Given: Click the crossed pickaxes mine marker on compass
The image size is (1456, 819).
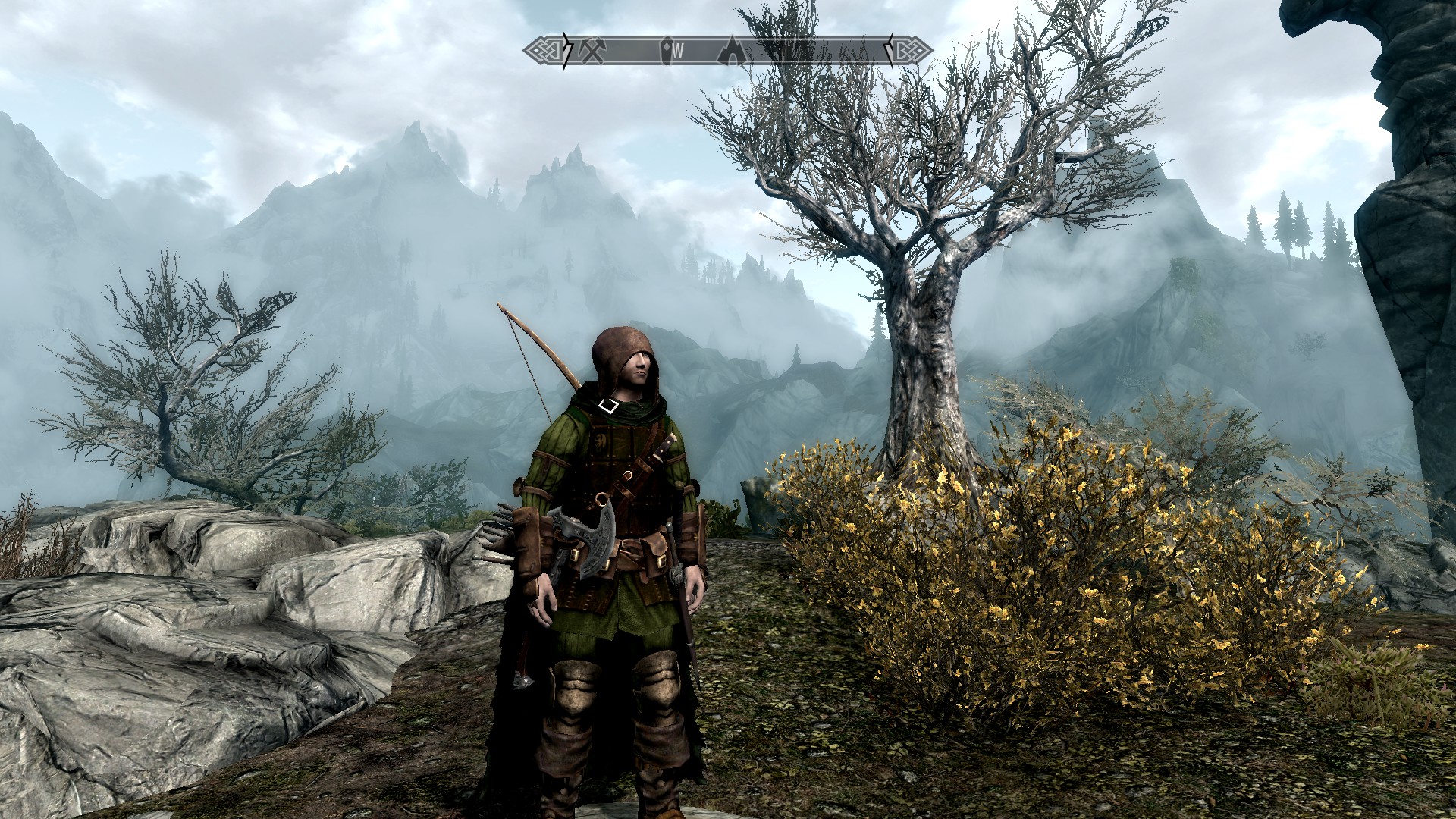Looking at the screenshot, I should (x=594, y=51).
